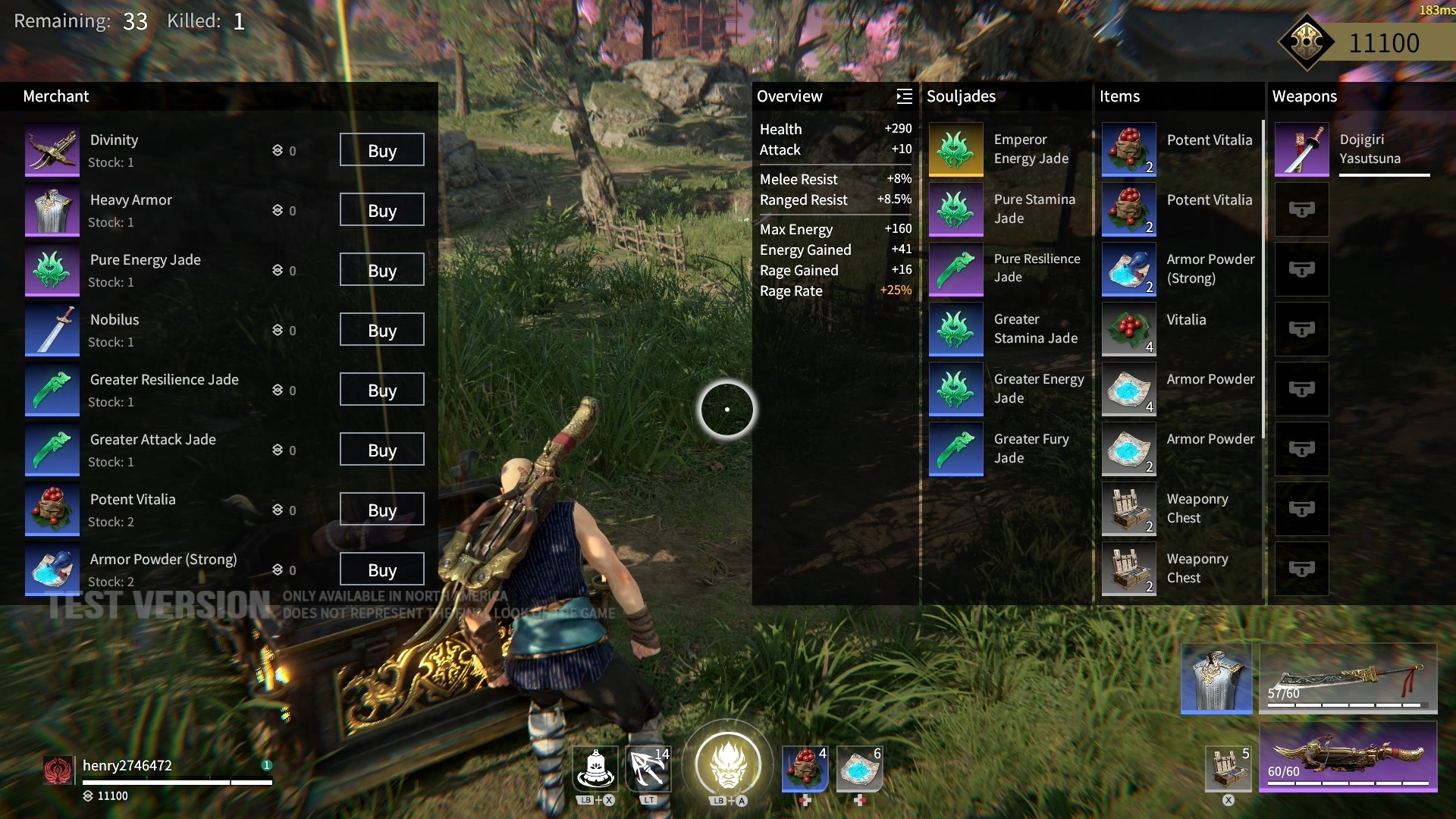Purchase the Greater Resilience Jade
Viewport: 1456px width, 819px height.
[381, 390]
